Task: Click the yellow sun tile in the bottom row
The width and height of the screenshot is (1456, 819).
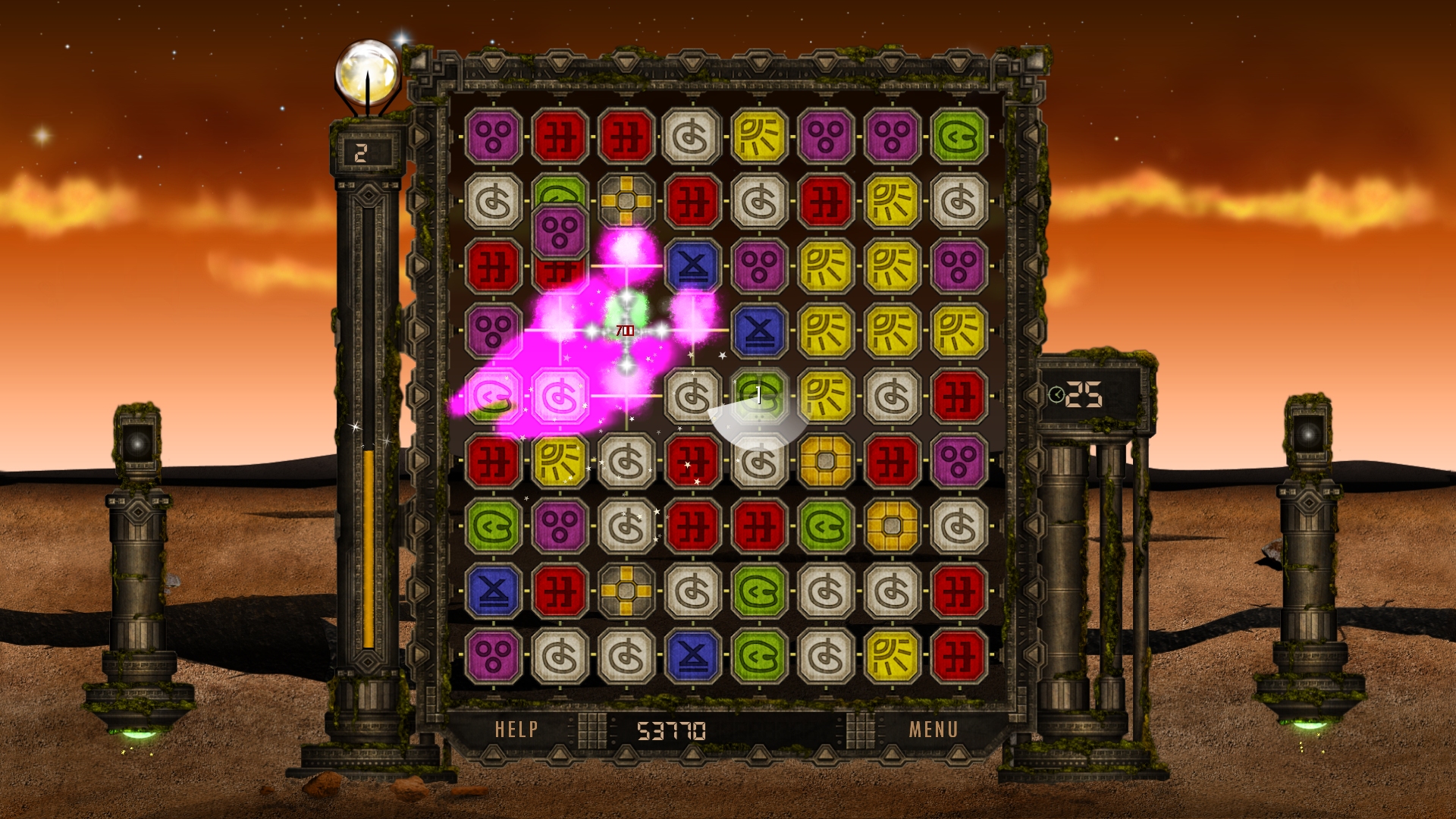Action: coord(892,656)
